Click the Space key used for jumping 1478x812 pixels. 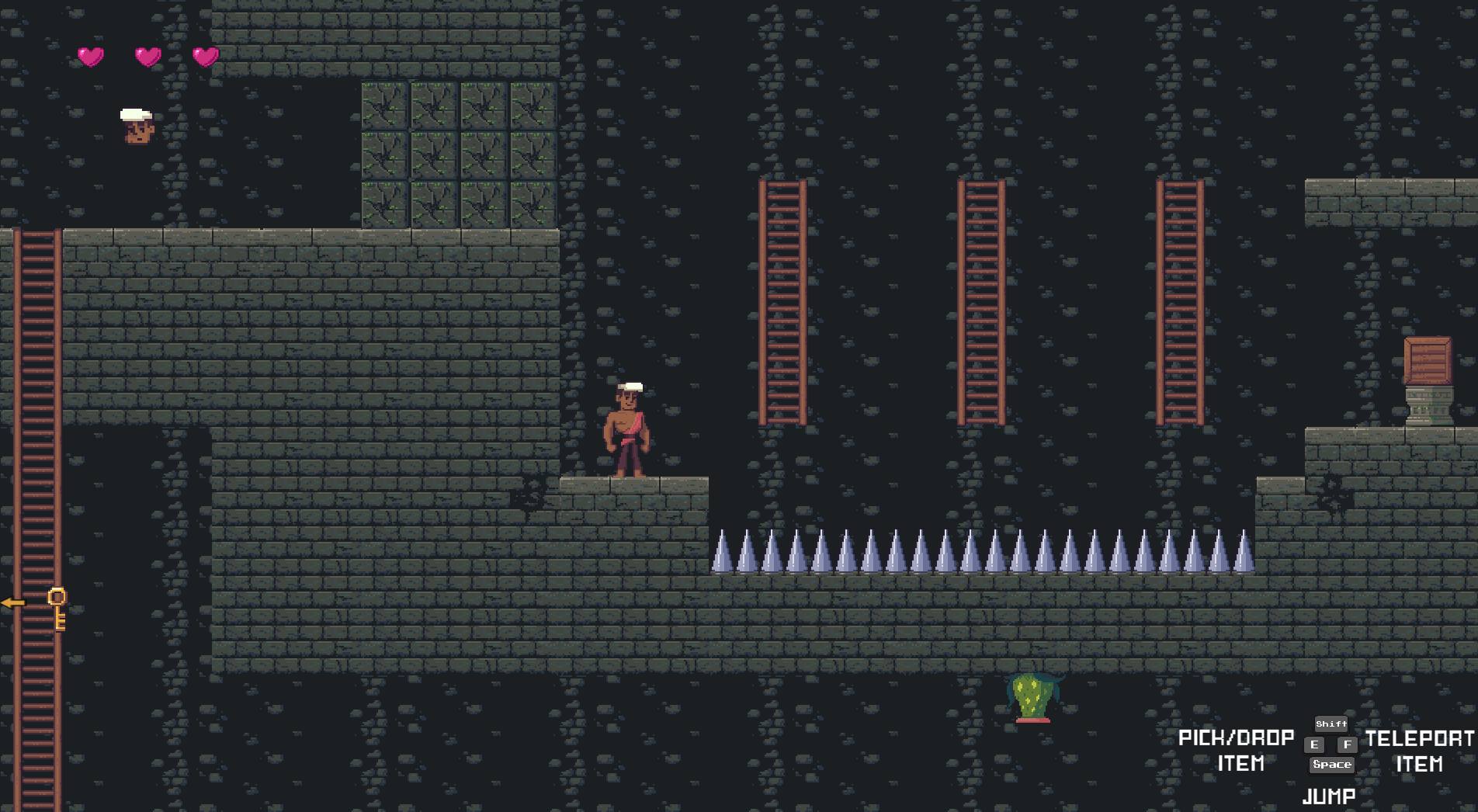point(1331,765)
